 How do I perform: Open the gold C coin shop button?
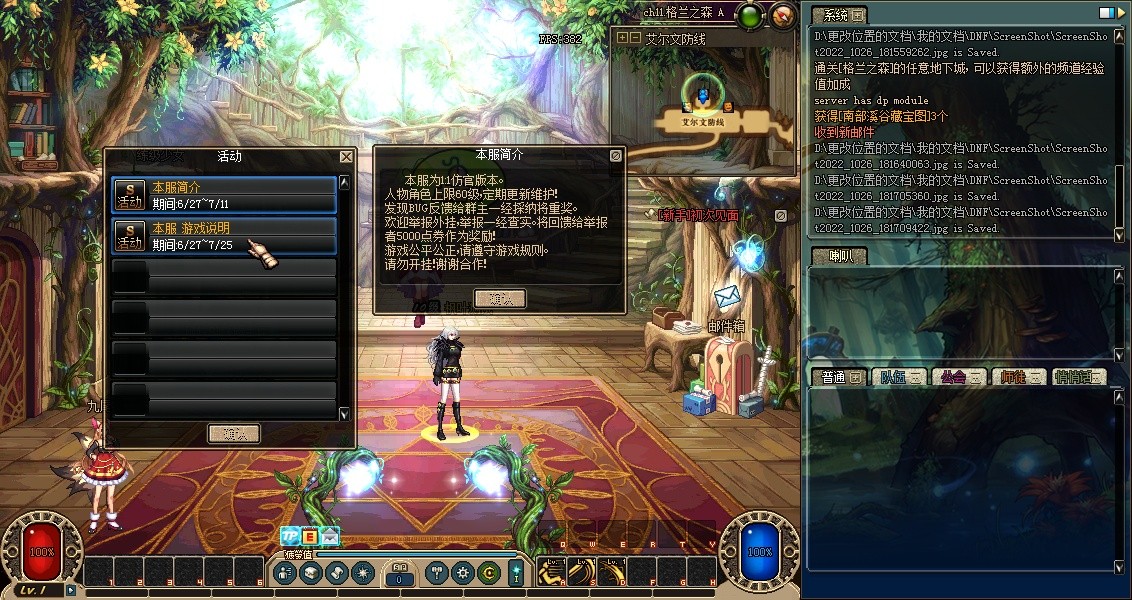tap(489, 573)
